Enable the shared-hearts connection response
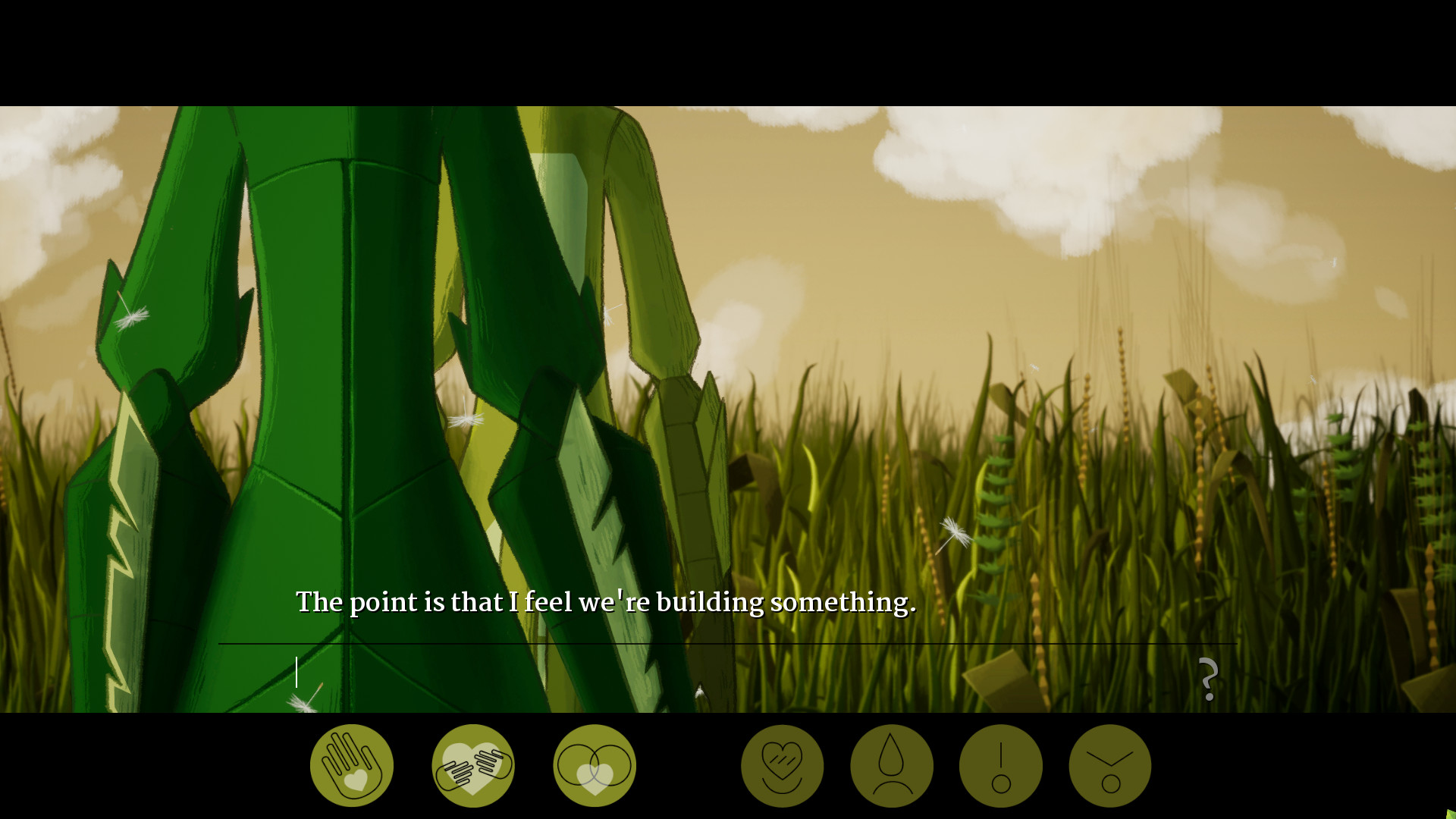The height and width of the screenshot is (819, 1456). tap(595, 764)
